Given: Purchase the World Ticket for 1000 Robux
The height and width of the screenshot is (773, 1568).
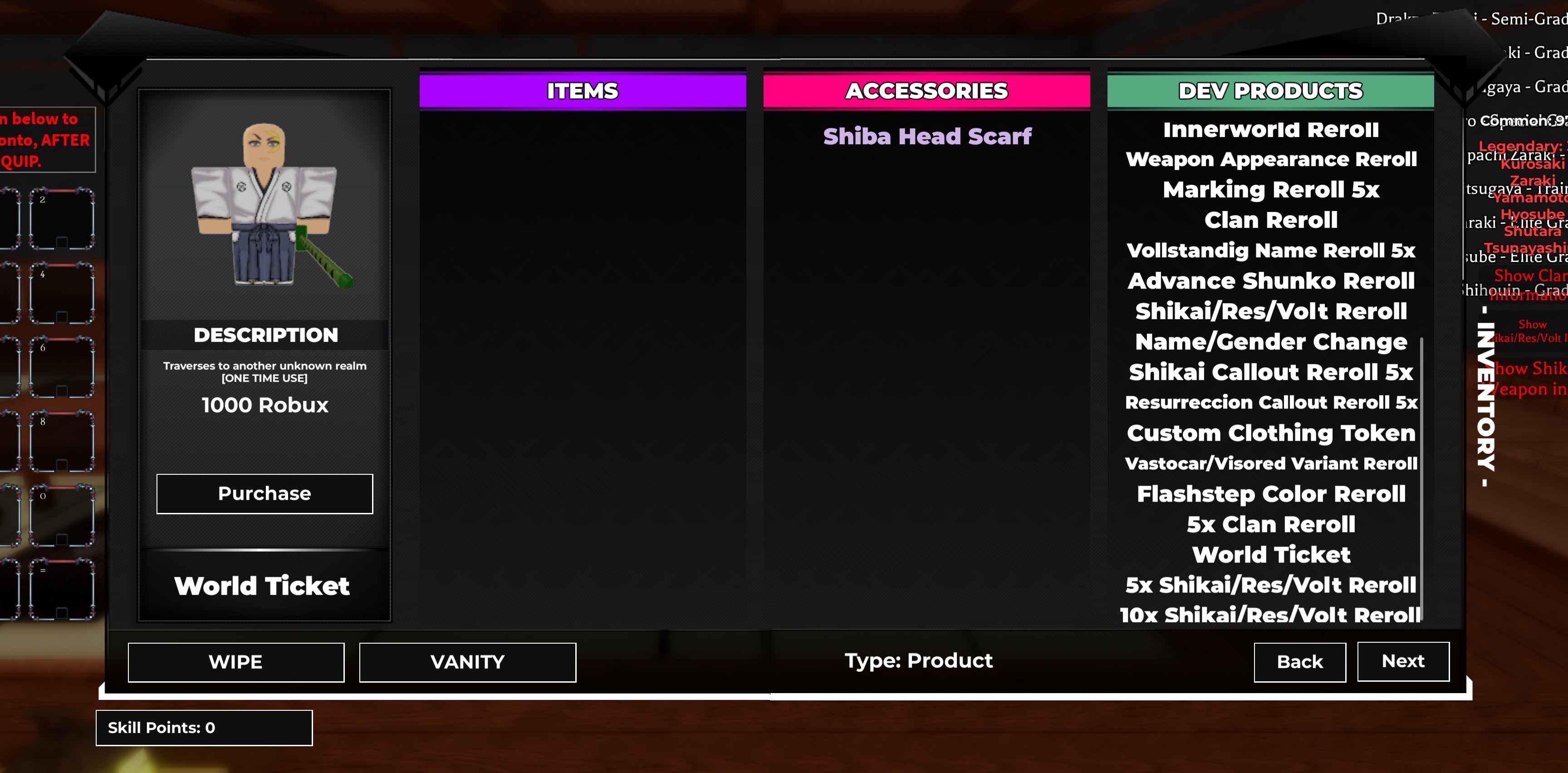Looking at the screenshot, I should point(264,493).
